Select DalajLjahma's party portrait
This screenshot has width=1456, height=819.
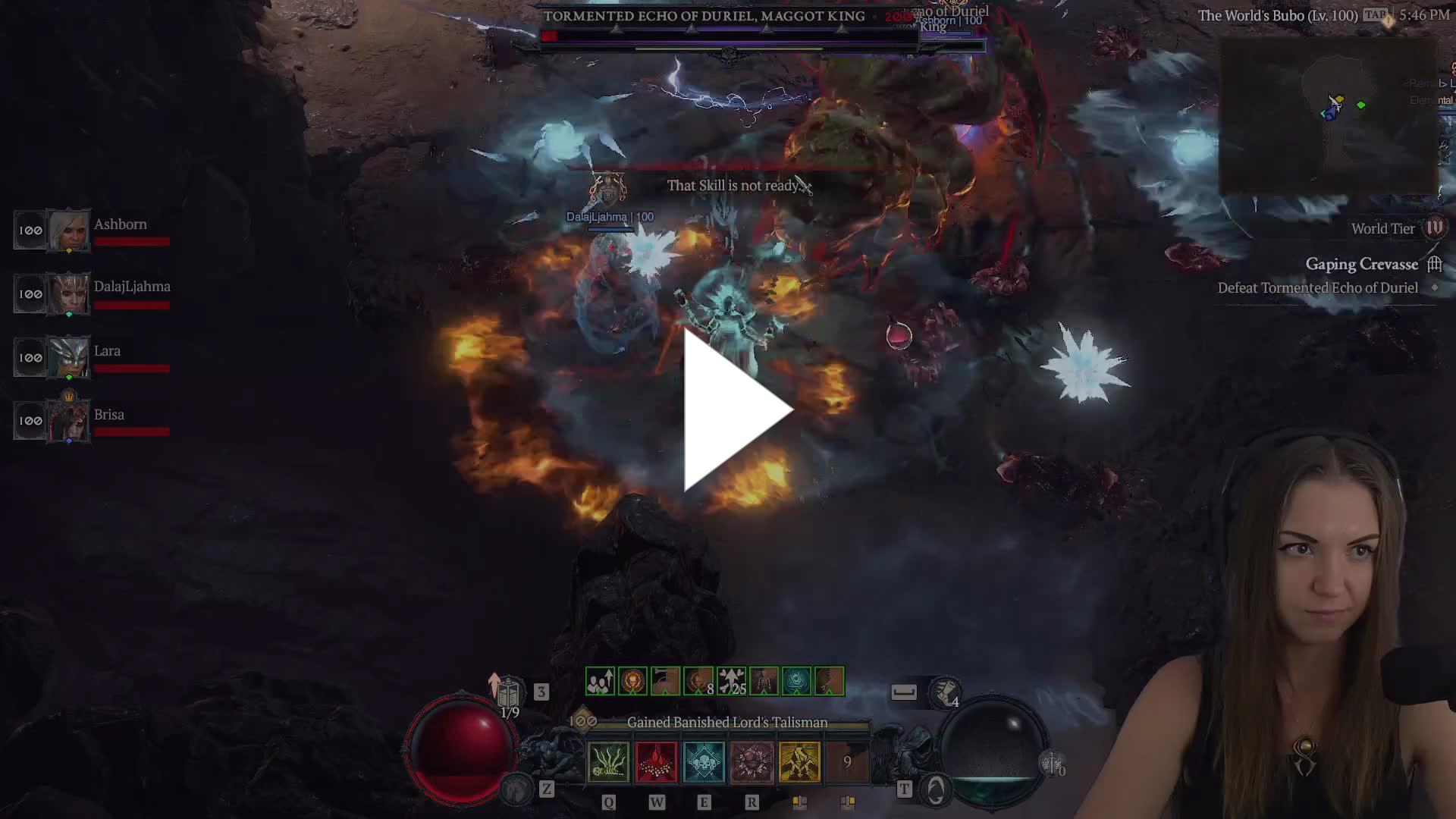[x=68, y=293]
